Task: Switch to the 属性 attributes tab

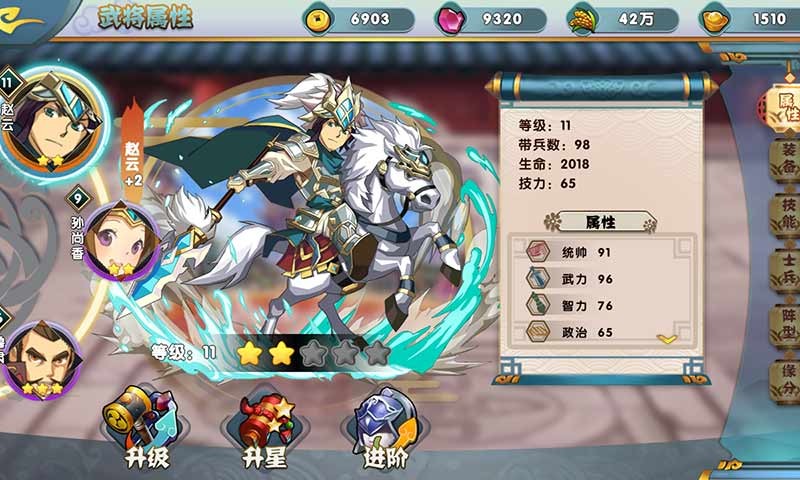Action: click(785, 103)
